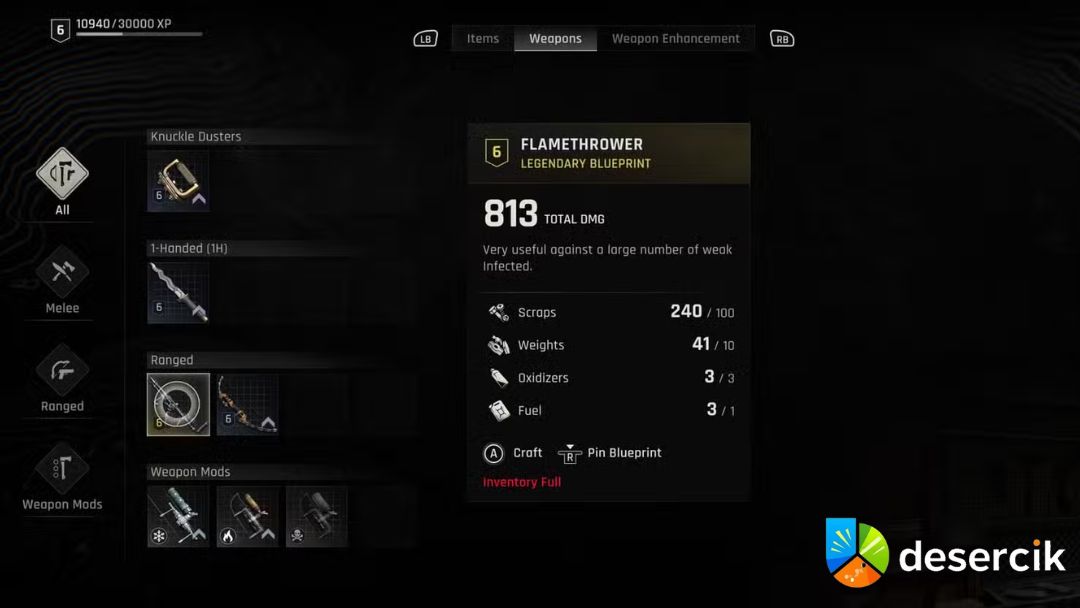Pin the Flamethrower blueprint
This screenshot has height=608, width=1080.
(x=611, y=453)
